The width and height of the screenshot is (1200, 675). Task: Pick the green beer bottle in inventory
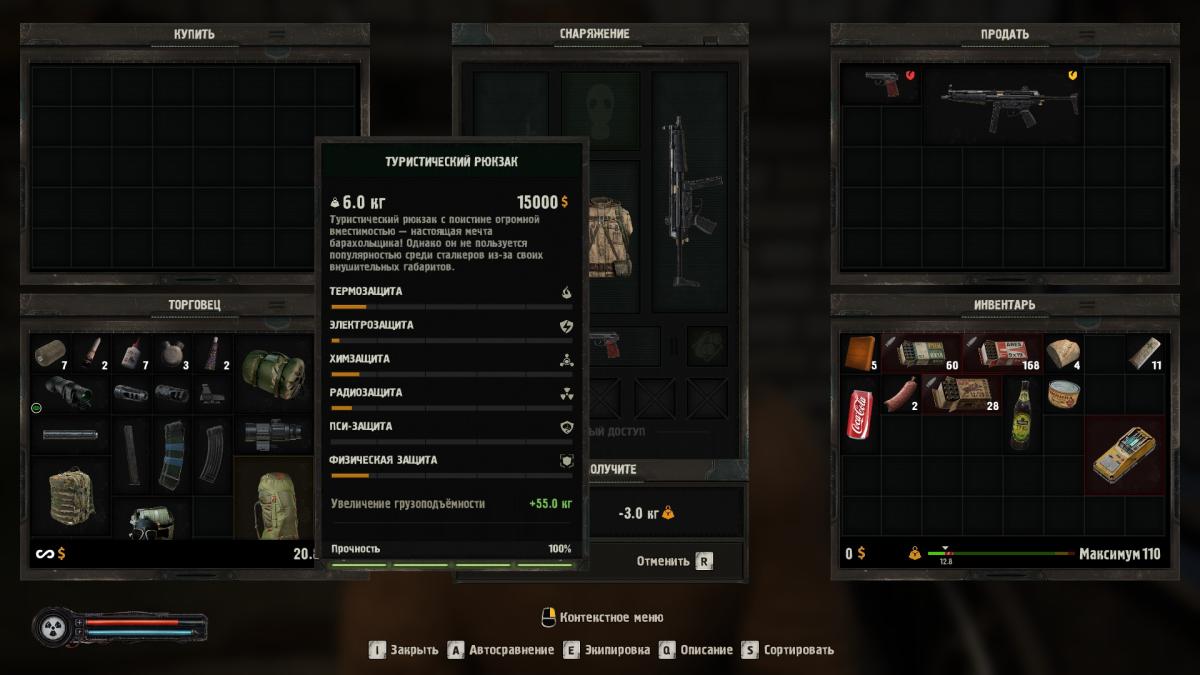click(x=1021, y=412)
